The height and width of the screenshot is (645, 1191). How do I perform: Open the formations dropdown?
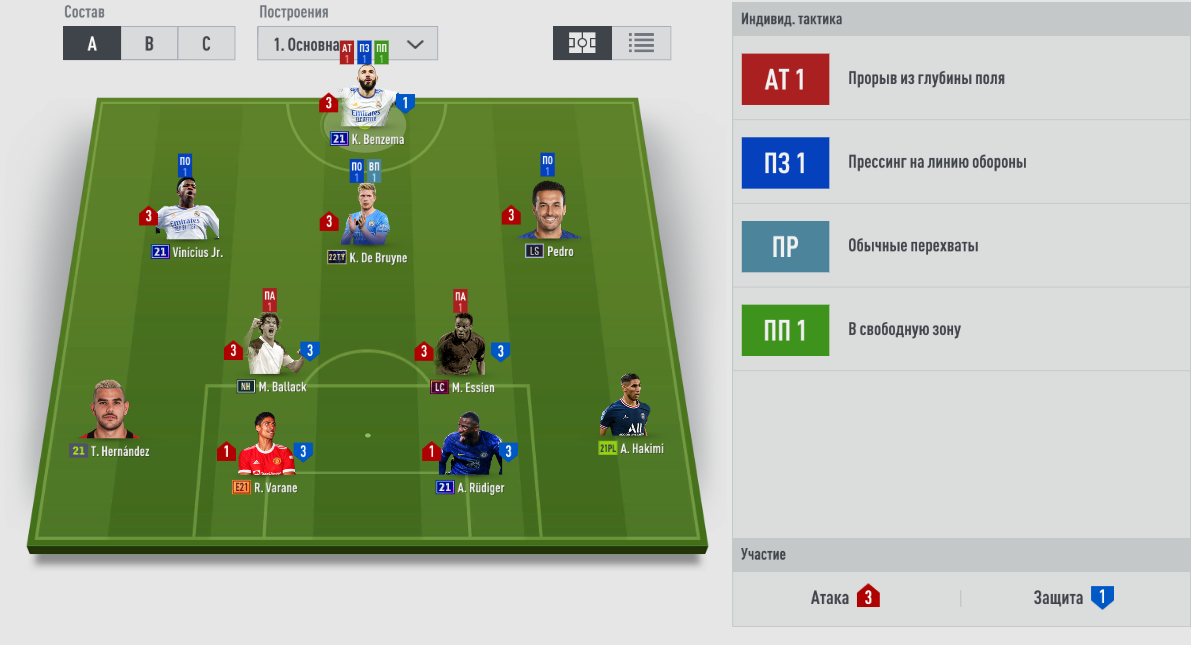[x=347, y=44]
